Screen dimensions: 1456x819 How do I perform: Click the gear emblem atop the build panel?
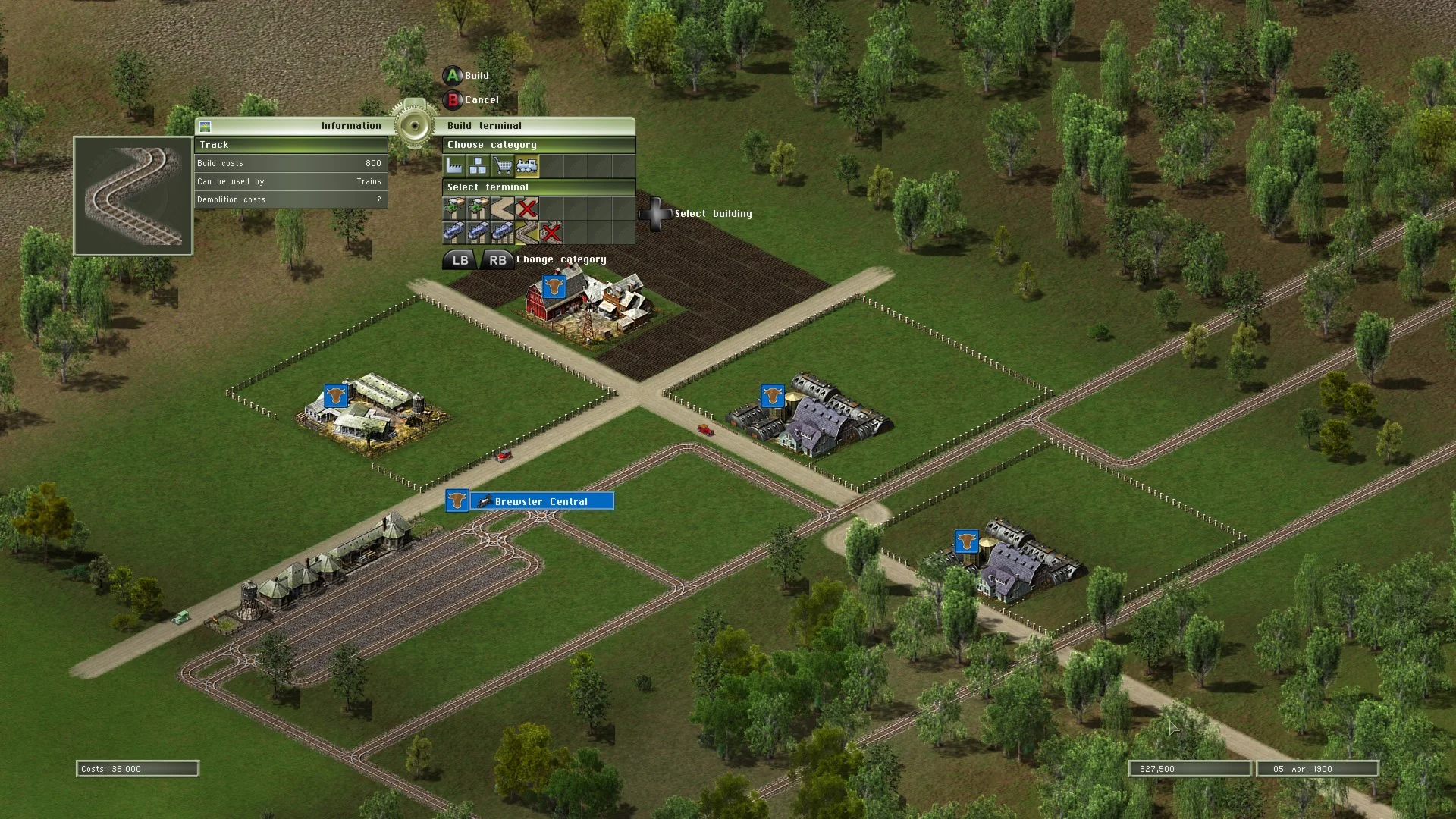(414, 124)
